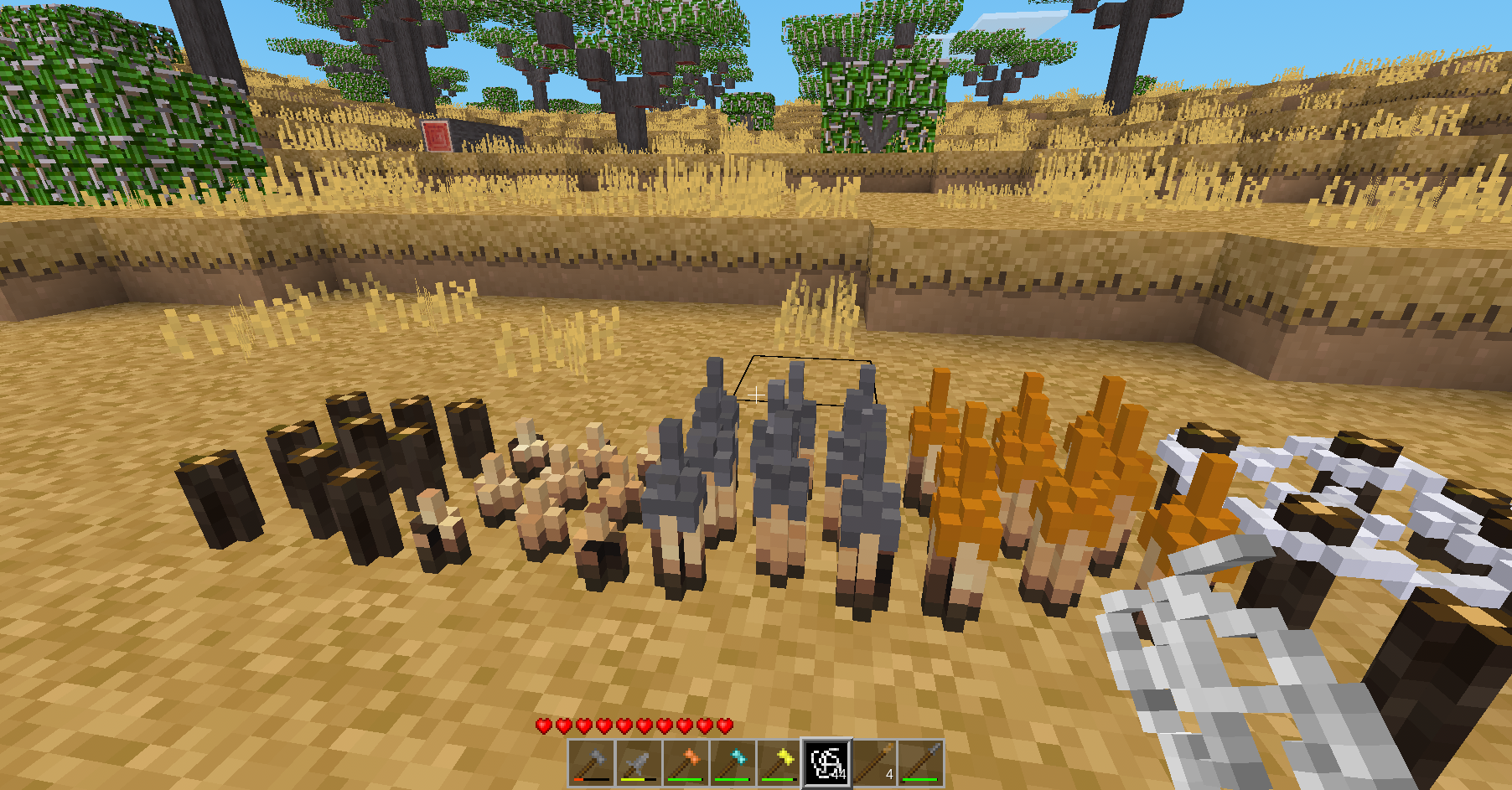Select the yellow gold hammer slot
The height and width of the screenshot is (790, 1512).
[779, 763]
